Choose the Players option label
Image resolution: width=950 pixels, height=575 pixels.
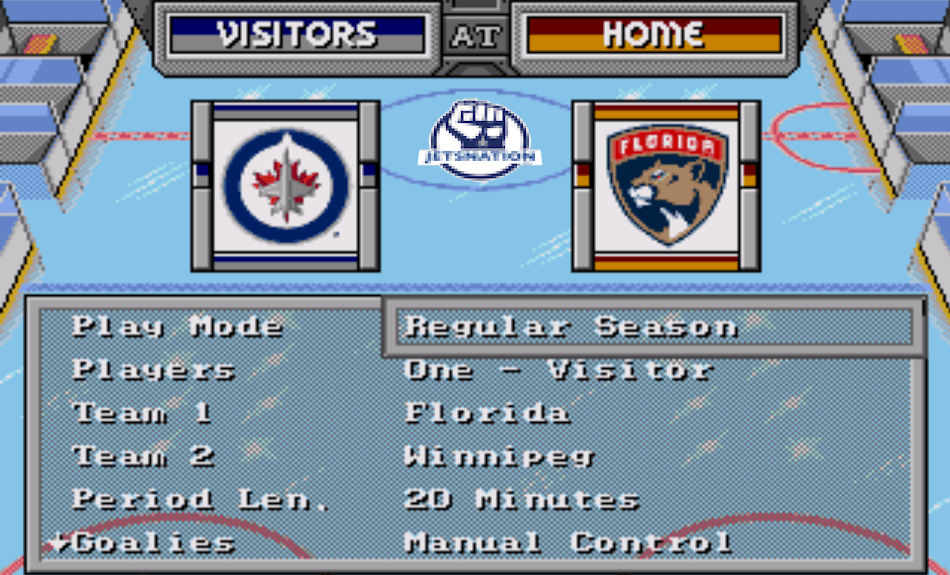(153, 370)
